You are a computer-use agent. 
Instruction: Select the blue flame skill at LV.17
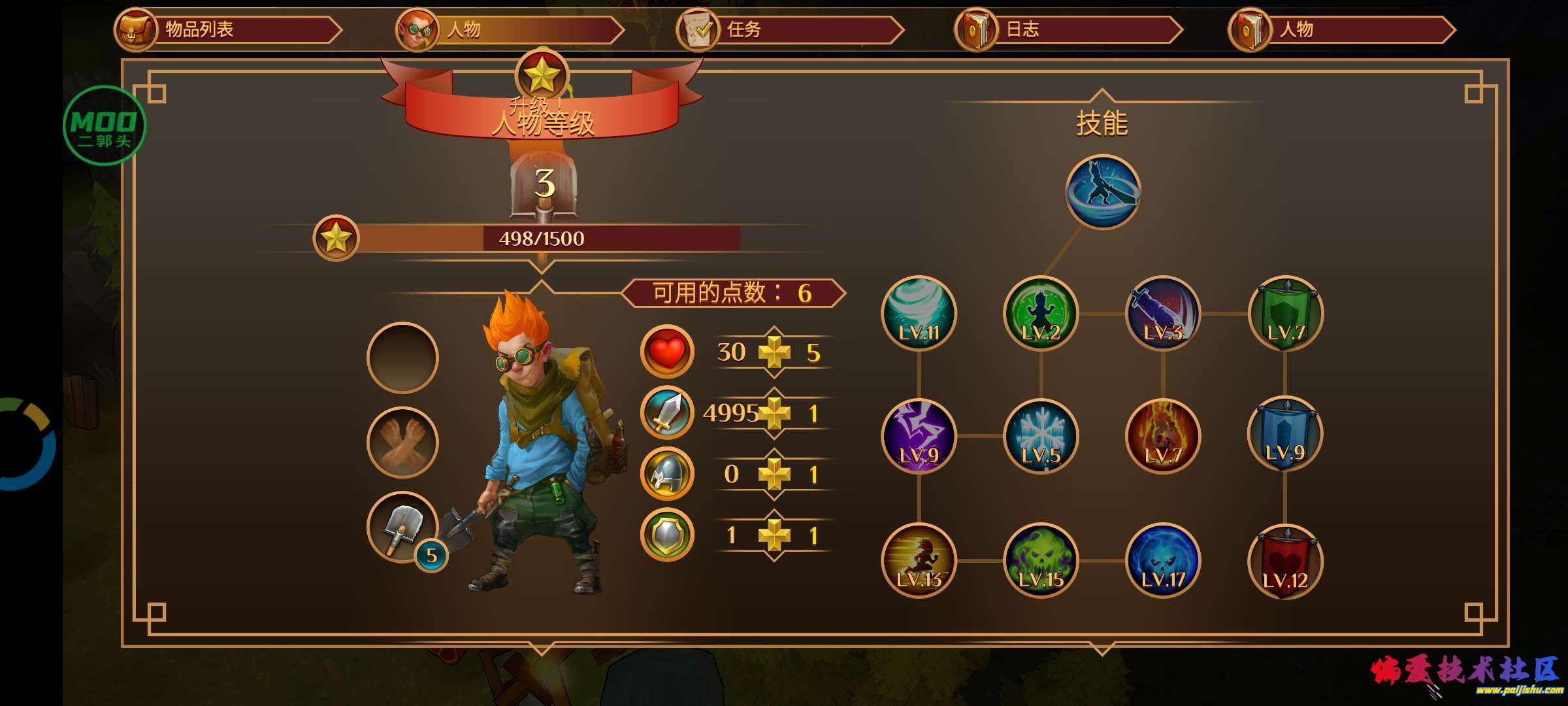point(1163,562)
